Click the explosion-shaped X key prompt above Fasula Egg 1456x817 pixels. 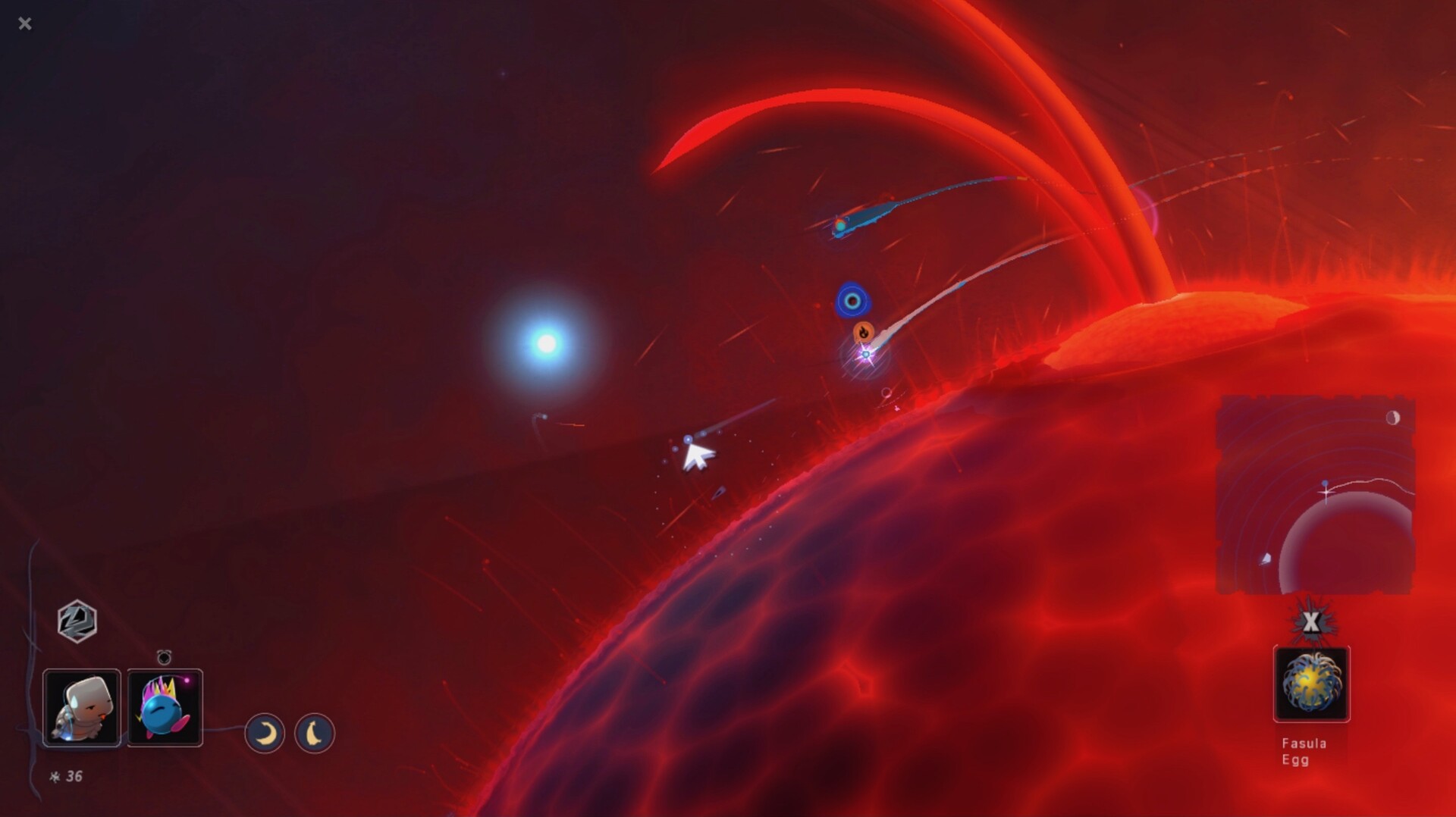click(x=1311, y=623)
